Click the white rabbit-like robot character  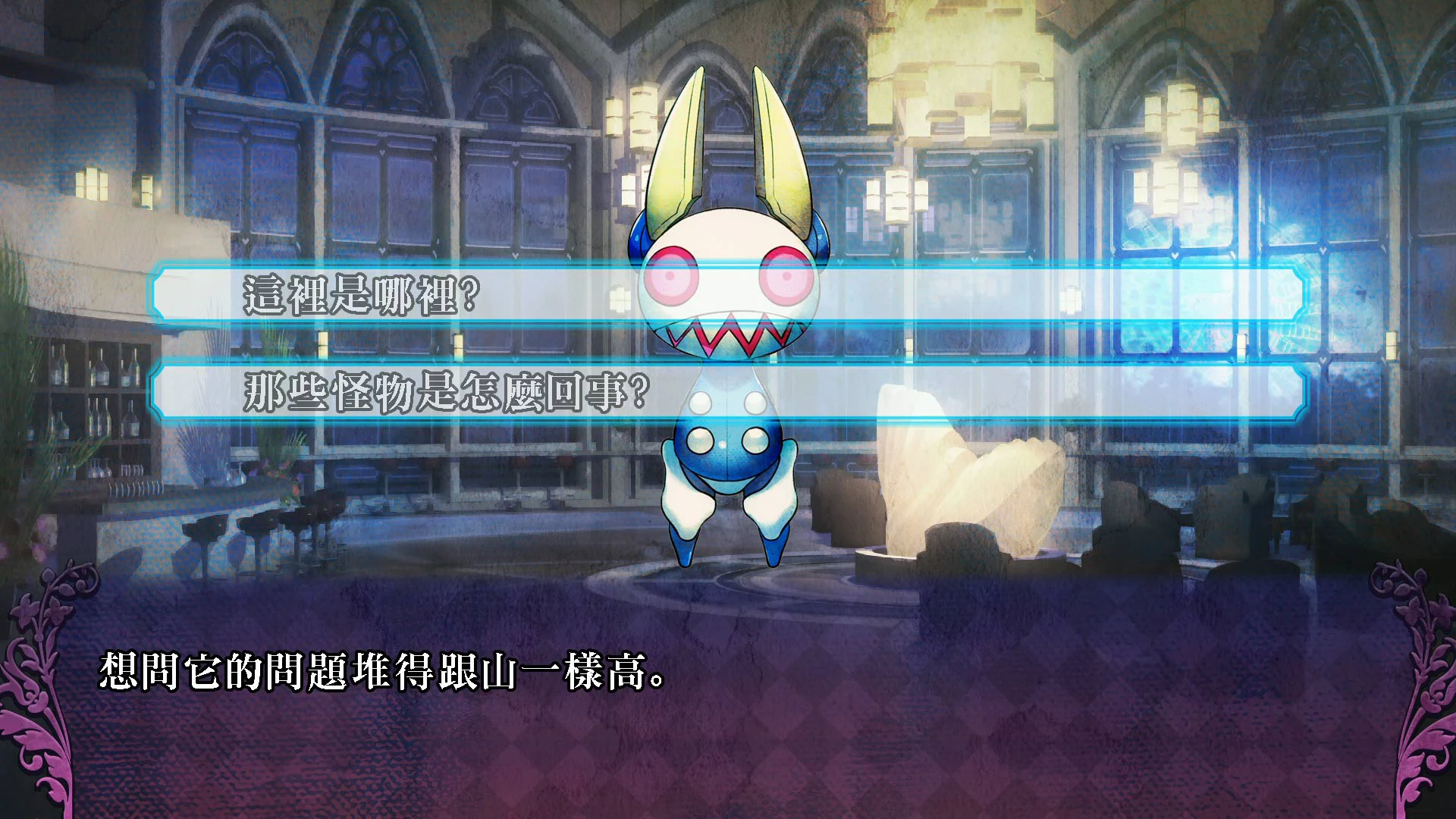pos(728,470)
